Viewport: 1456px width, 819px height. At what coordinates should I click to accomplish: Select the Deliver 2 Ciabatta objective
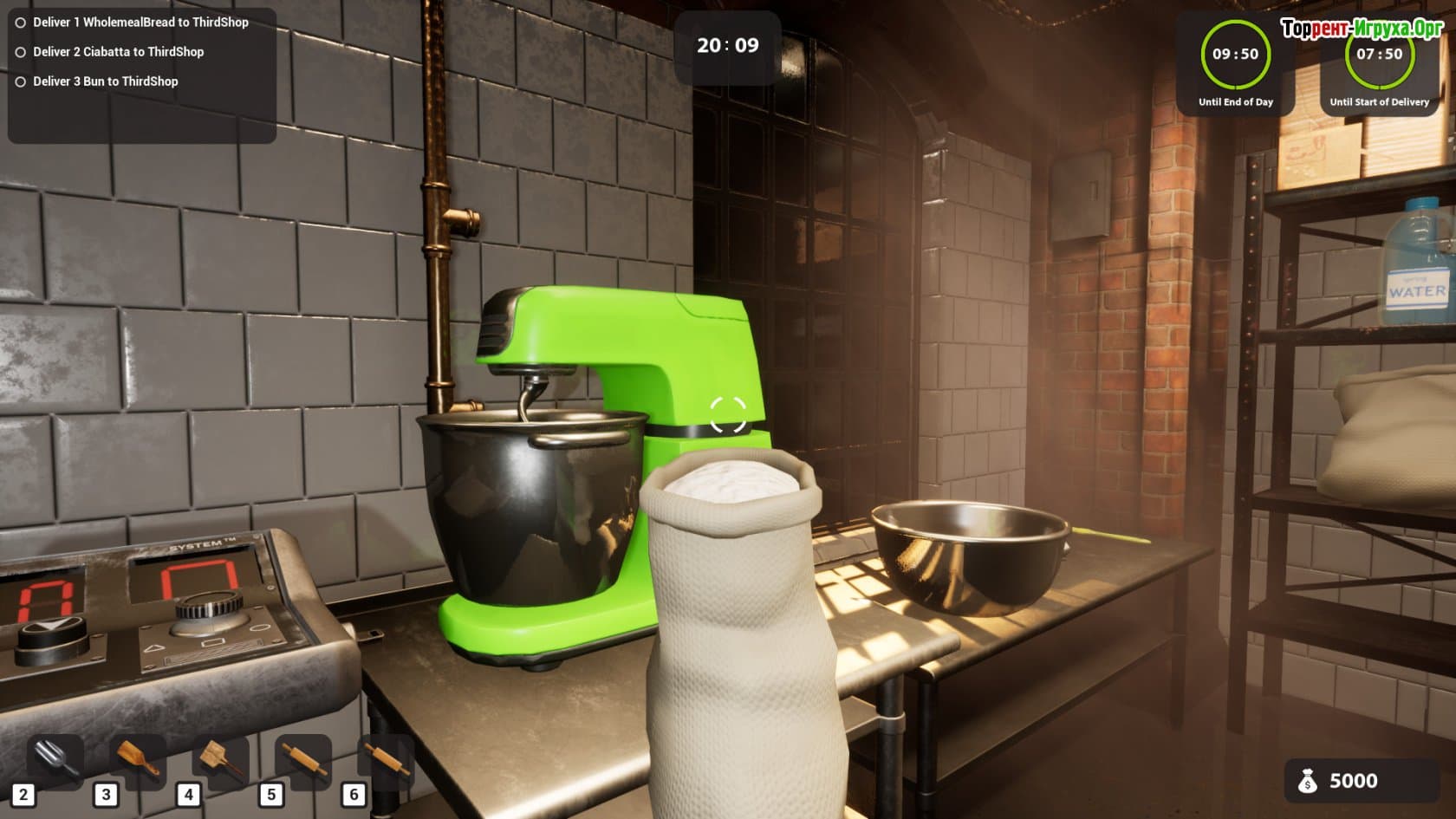(x=118, y=52)
